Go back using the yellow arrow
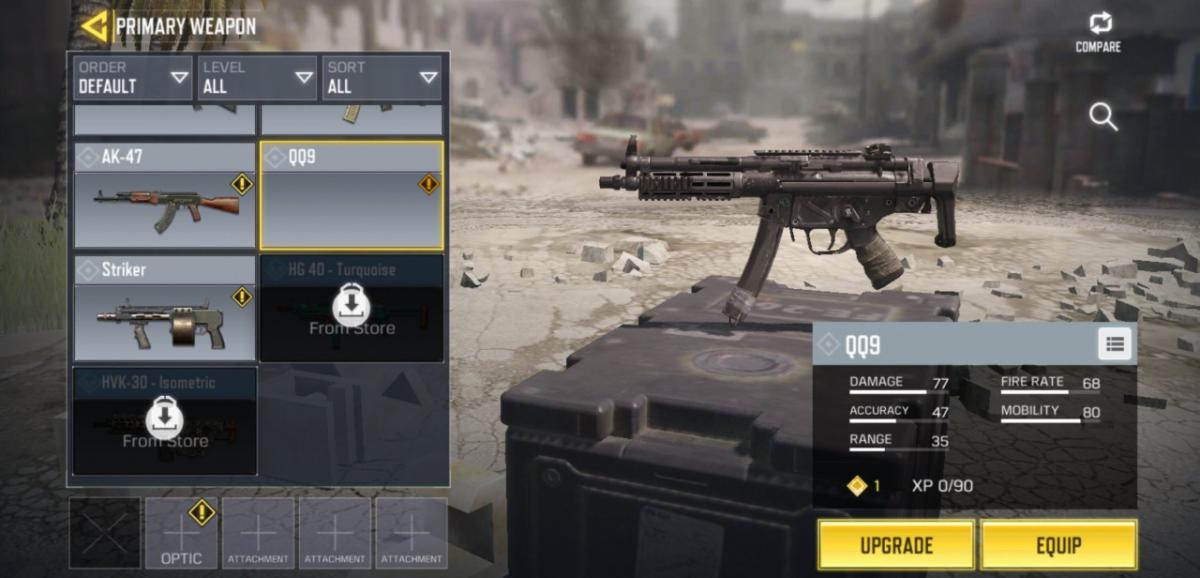1200x578 pixels. click(x=94, y=26)
